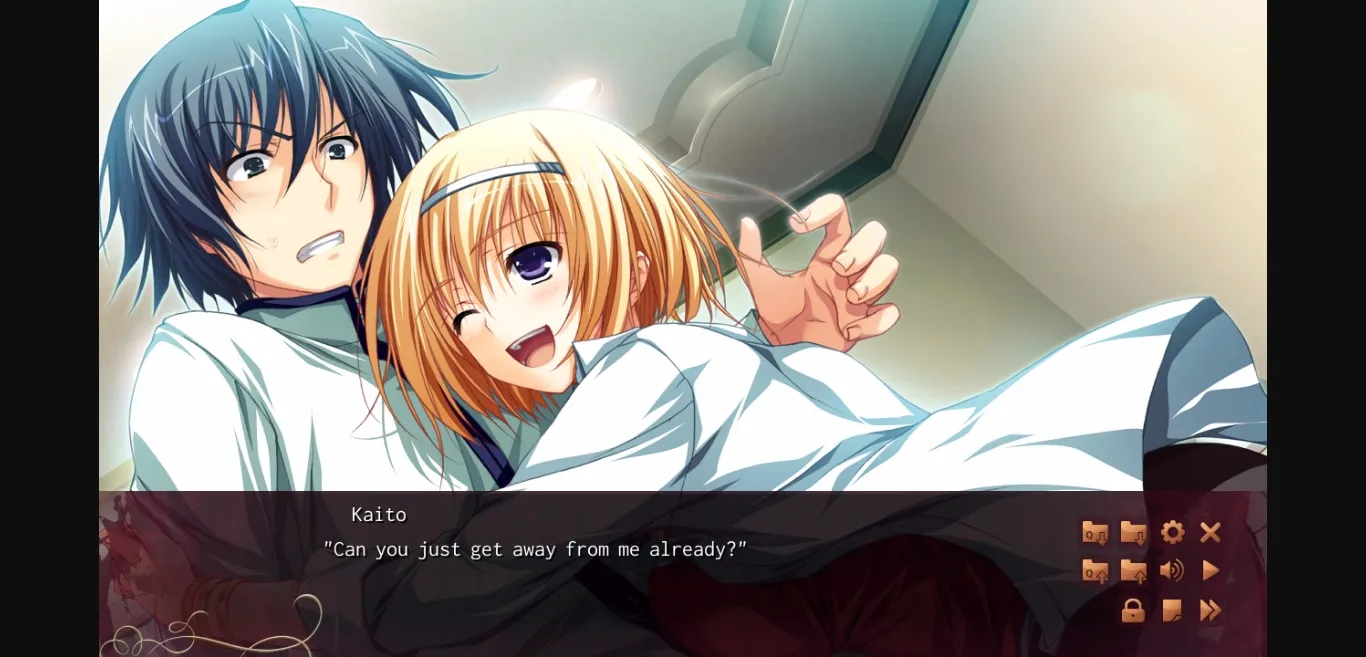Start auto-play with the single arrow icon
The image size is (1366, 657).
[x=1210, y=571]
